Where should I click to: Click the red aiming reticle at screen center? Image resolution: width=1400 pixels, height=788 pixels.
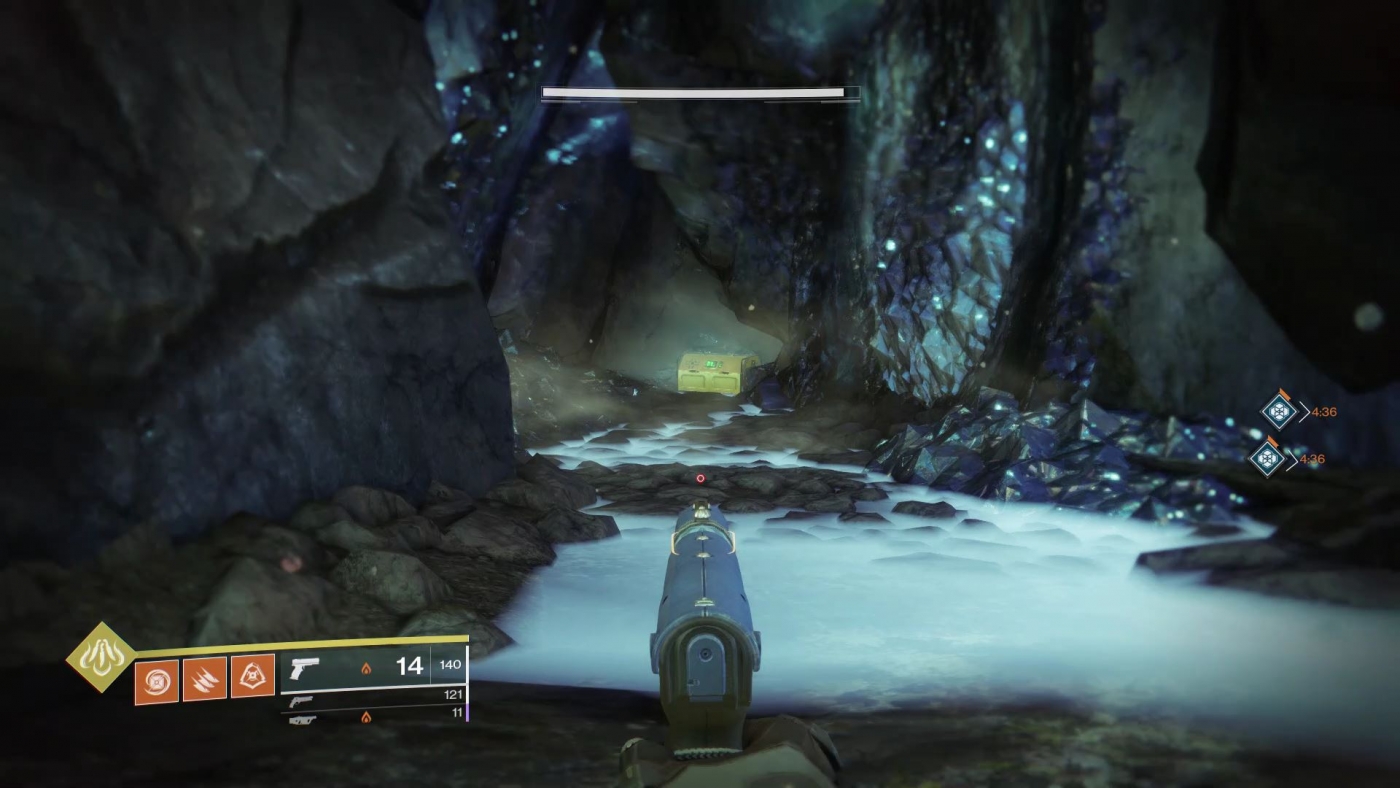[x=699, y=478]
